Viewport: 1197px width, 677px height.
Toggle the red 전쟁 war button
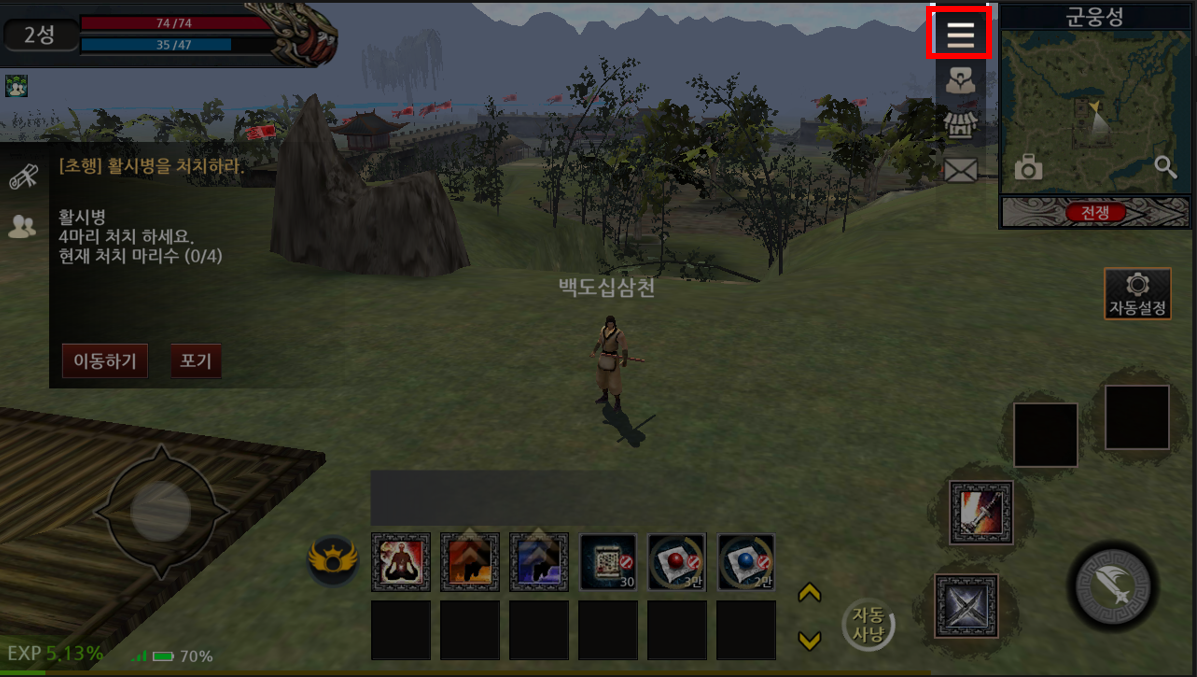[1095, 212]
